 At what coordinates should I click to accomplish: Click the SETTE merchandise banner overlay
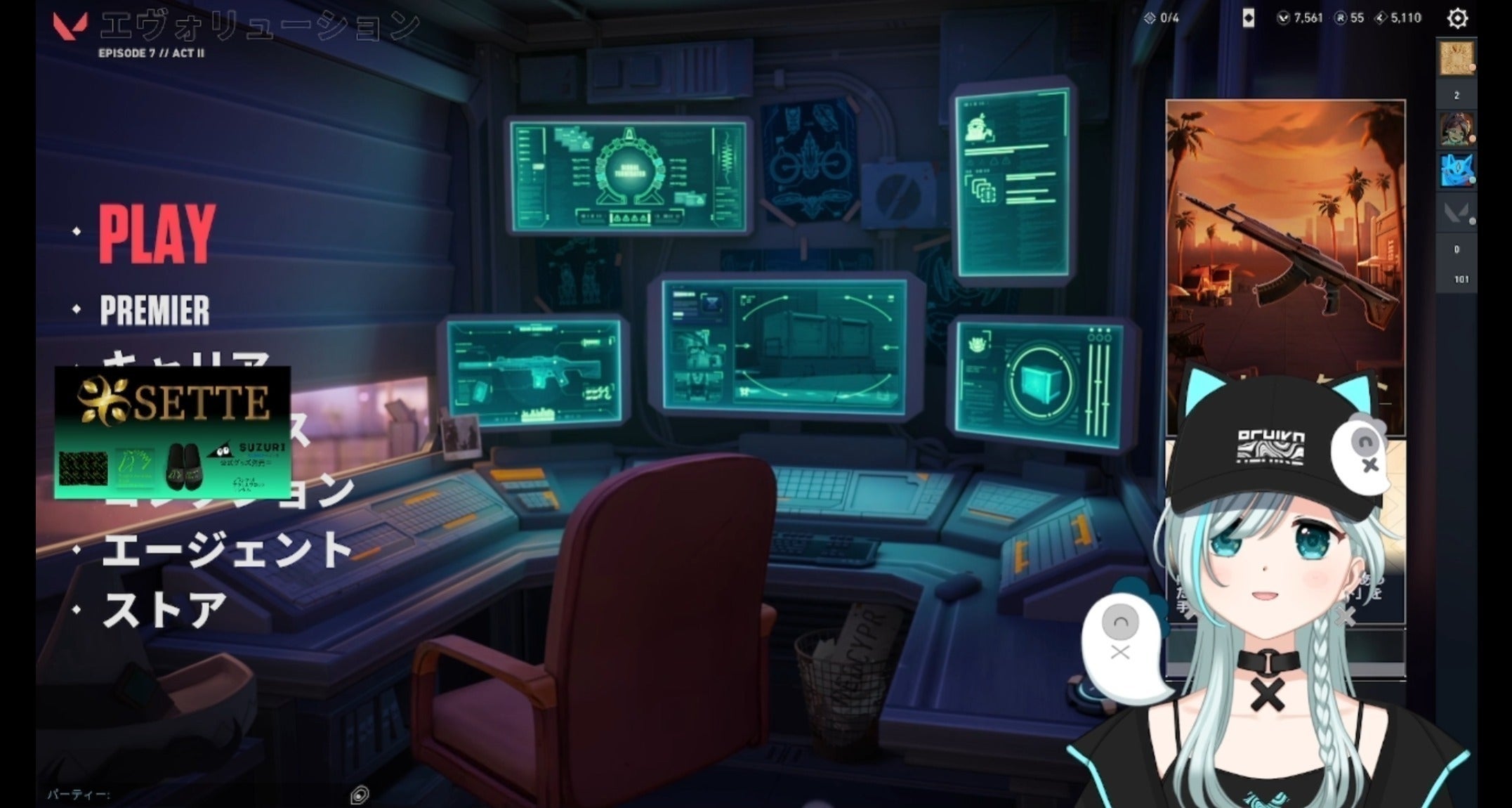click(x=172, y=432)
